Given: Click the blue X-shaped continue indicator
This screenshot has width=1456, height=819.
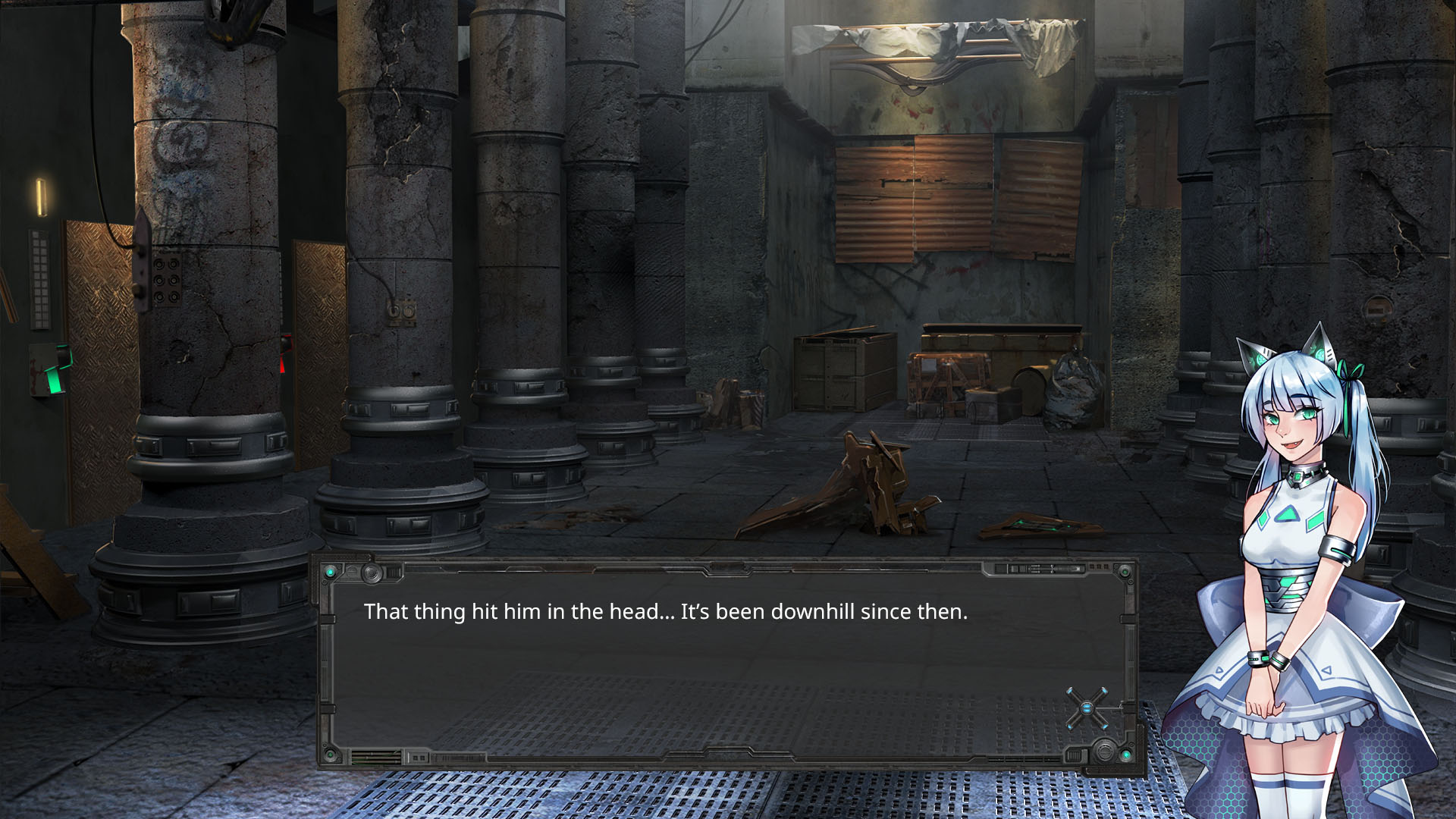Looking at the screenshot, I should (1087, 708).
